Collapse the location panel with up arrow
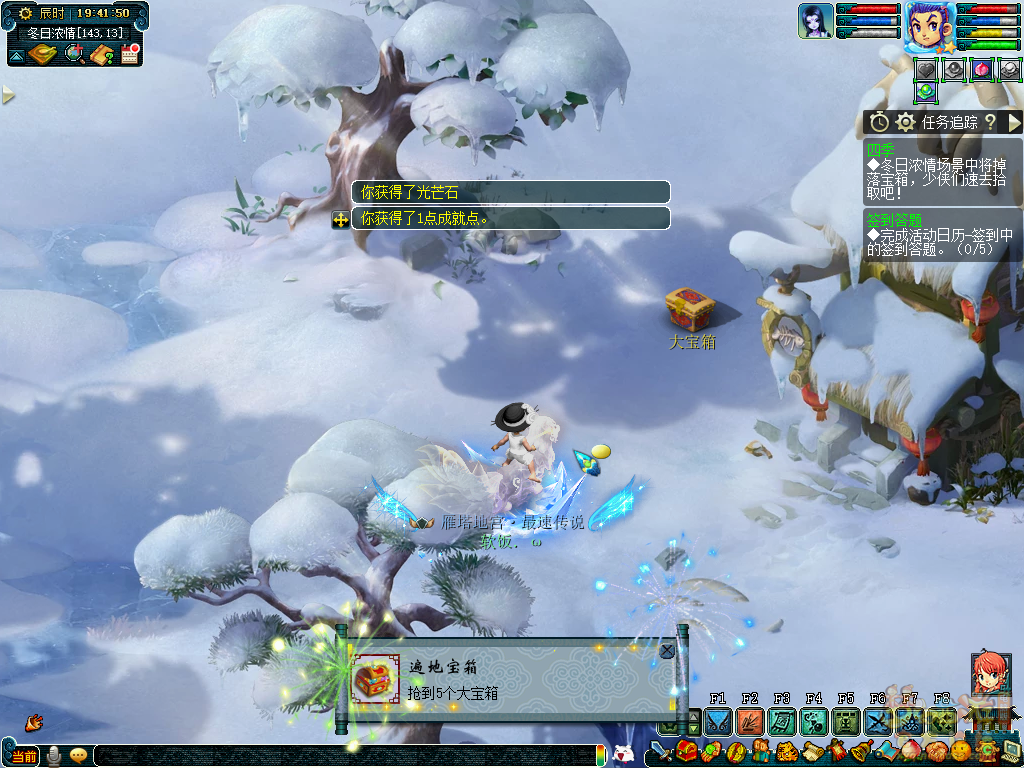 tap(16, 56)
